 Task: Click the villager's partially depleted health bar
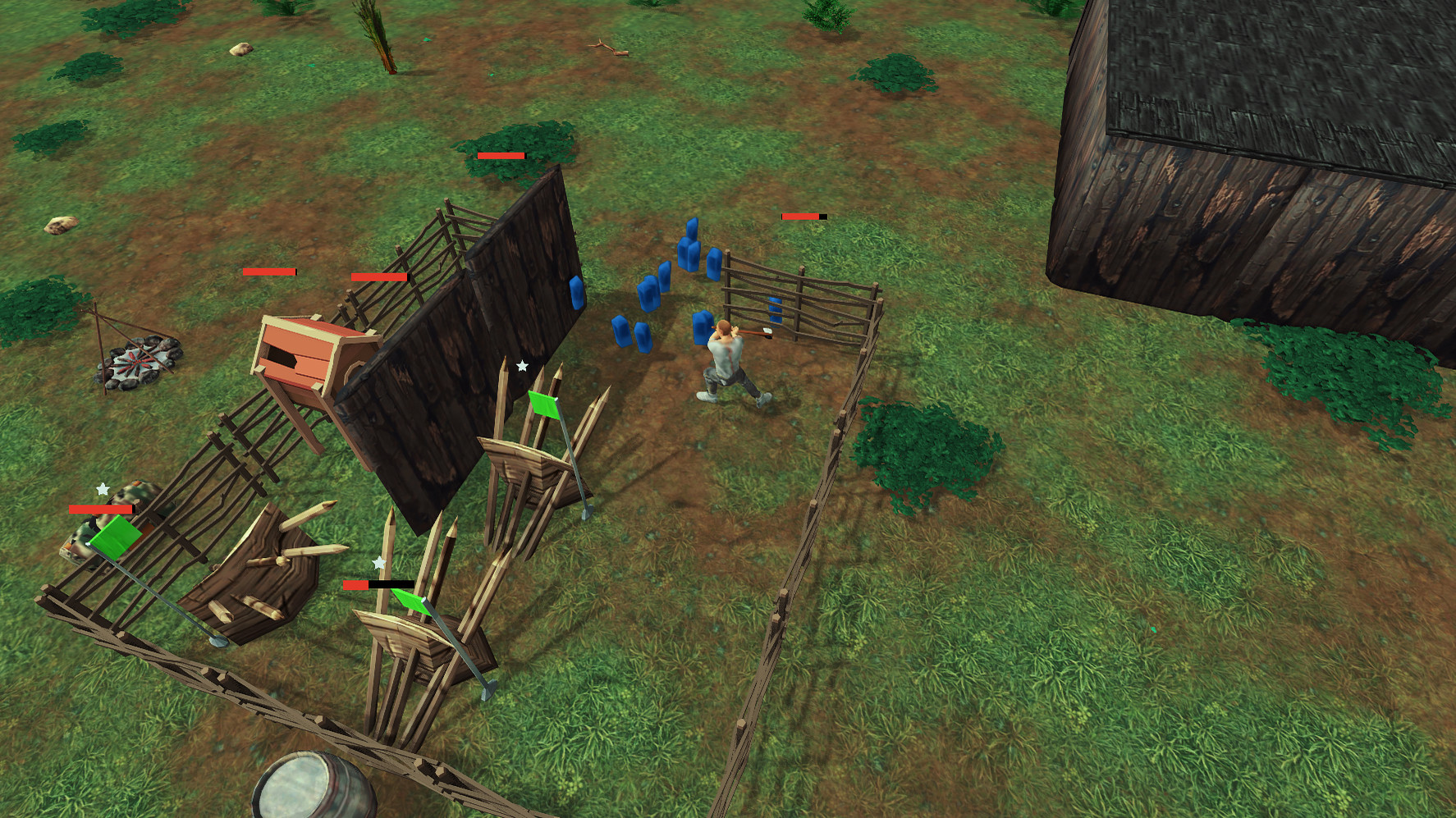pos(802,217)
